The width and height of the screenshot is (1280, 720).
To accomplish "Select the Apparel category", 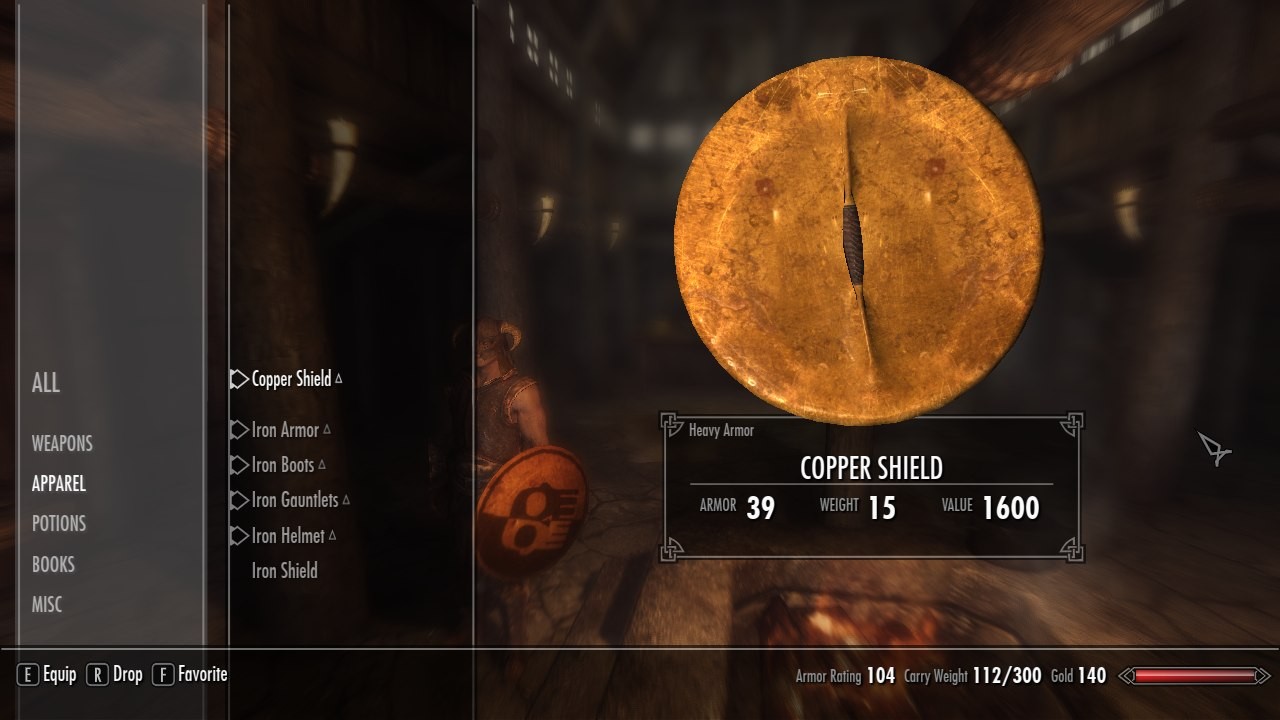I will coord(59,484).
